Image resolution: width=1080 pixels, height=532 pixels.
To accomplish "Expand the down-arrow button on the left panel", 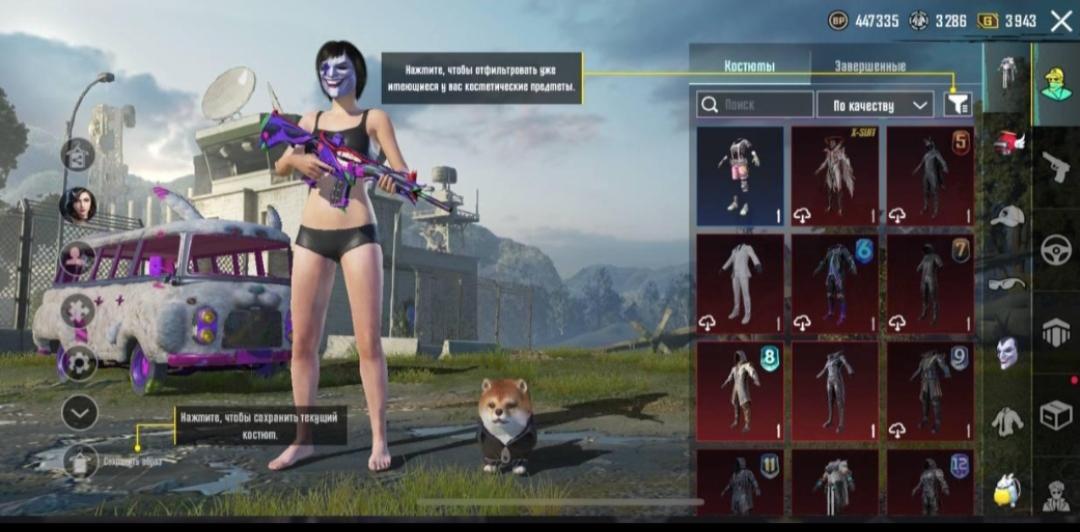I will click(x=79, y=411).
